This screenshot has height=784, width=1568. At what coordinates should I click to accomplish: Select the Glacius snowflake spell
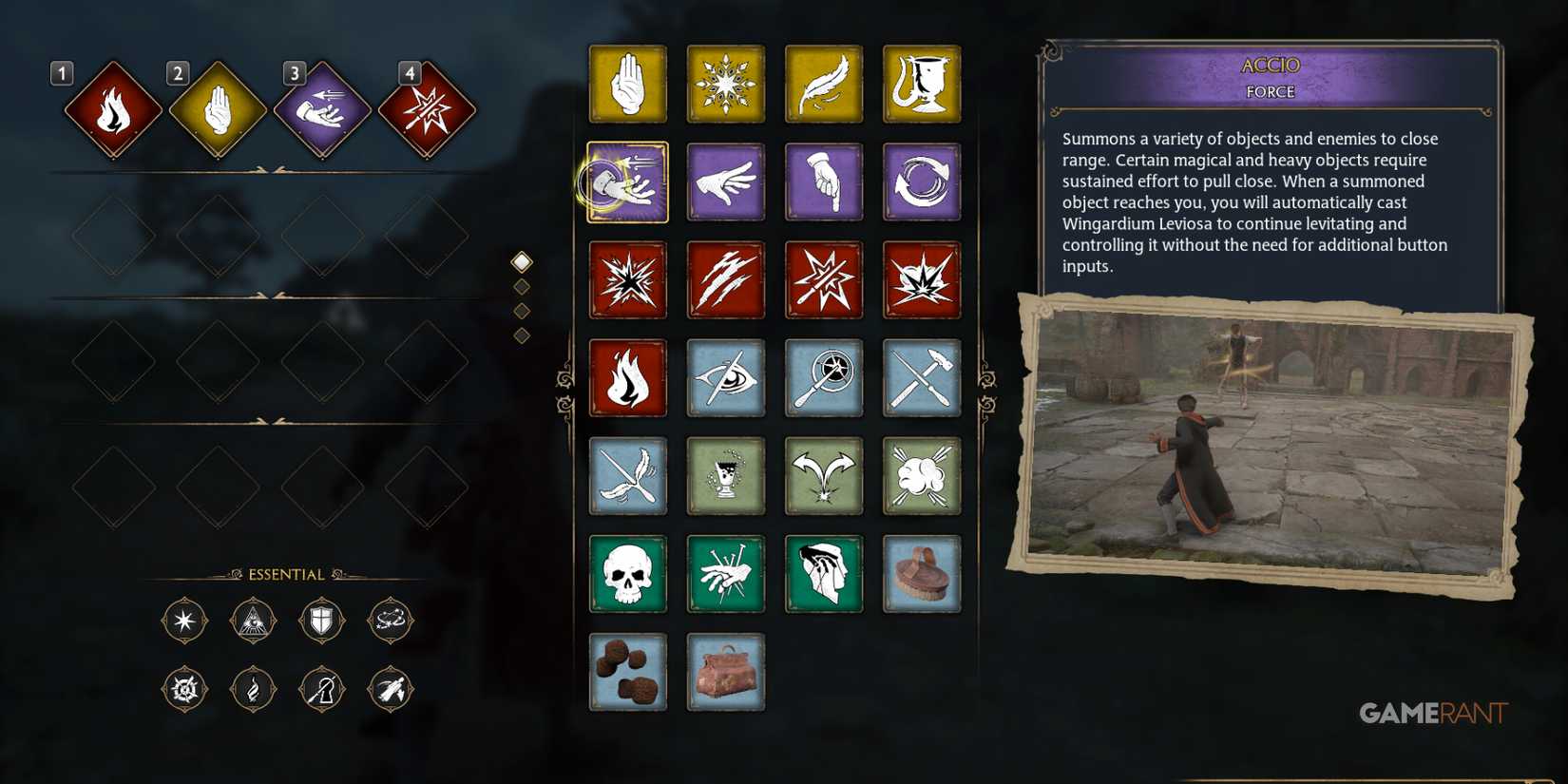pos(726,83)
